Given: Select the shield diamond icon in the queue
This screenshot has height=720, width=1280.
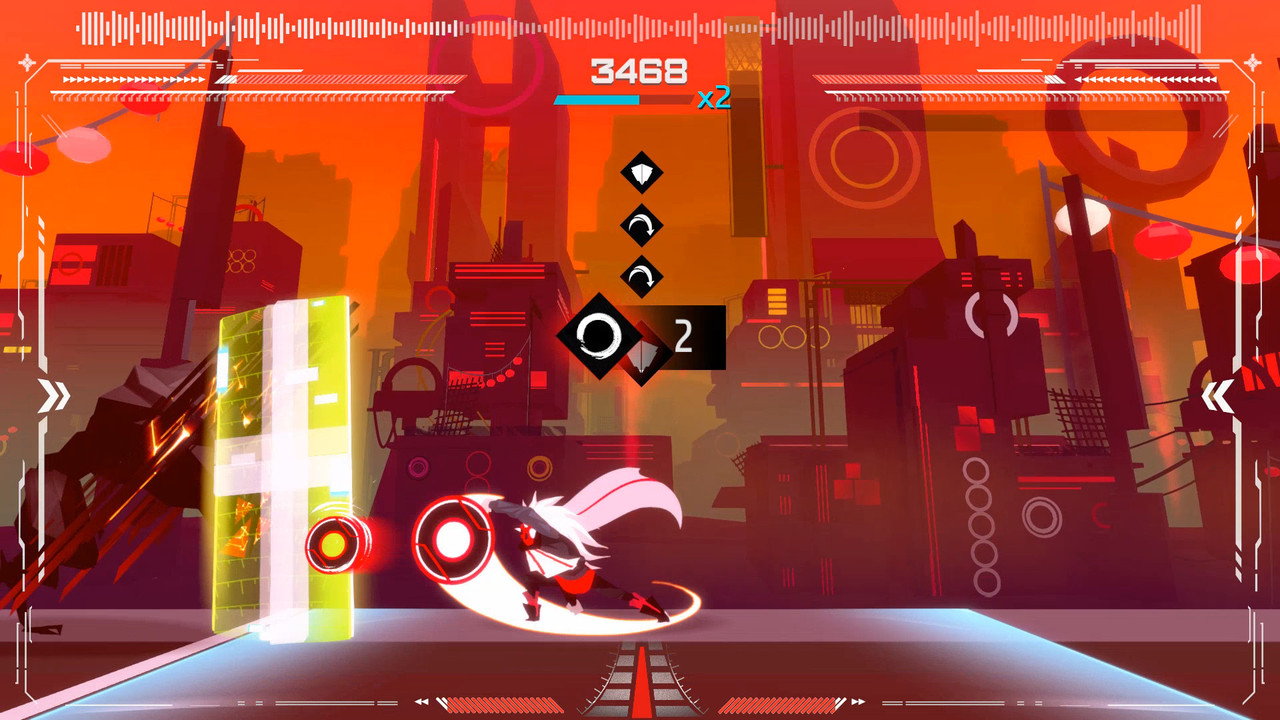Looking at the screenshot, I should click(x=642, y=173).
